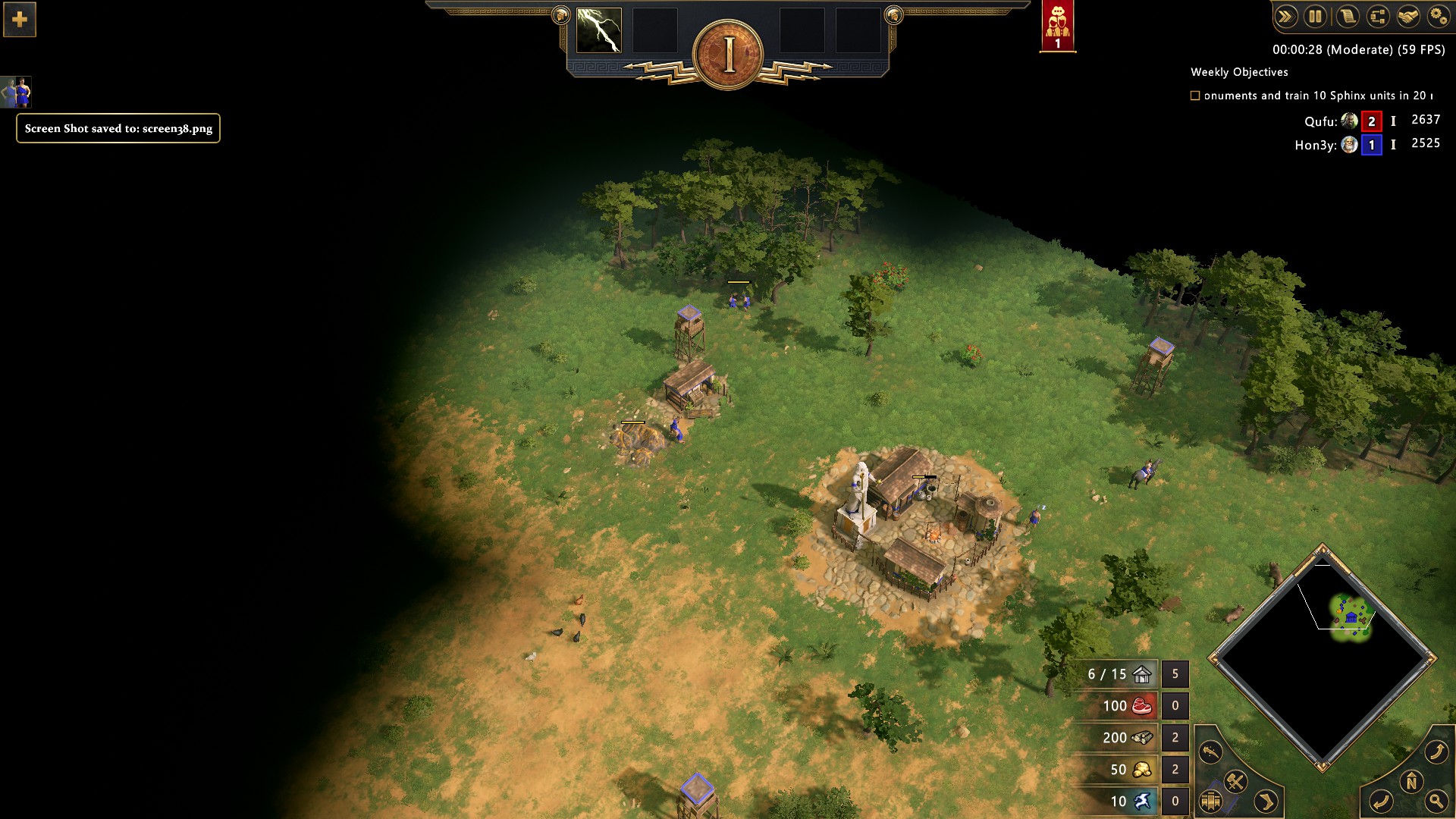
Task: Pause the game
Action: point(1316,17)
